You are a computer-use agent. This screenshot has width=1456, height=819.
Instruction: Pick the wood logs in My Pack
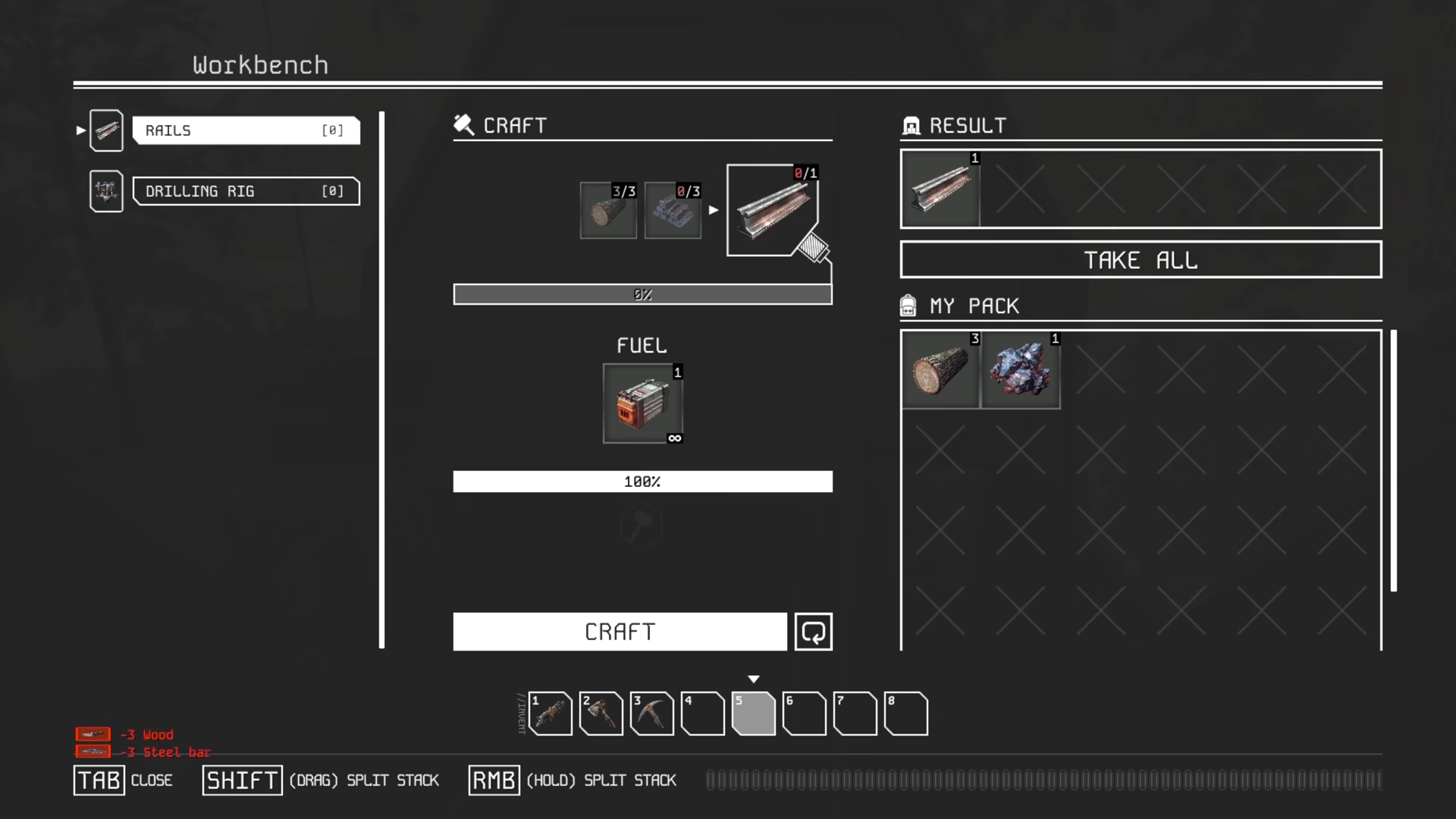940,370
